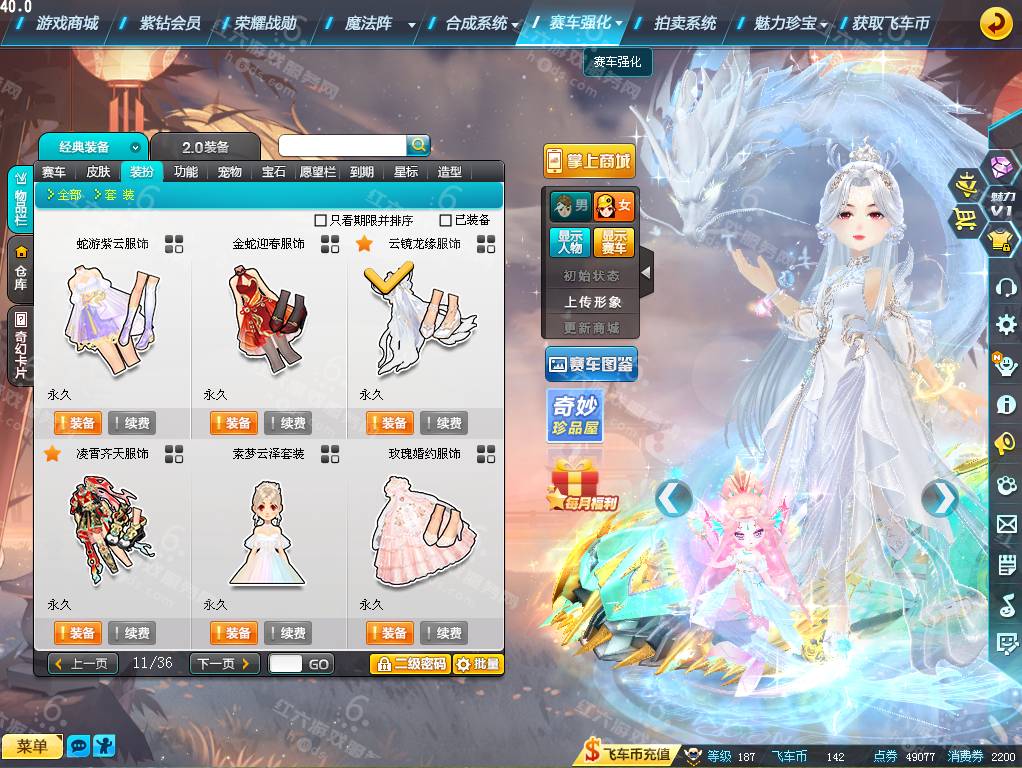The width and height of the screenshot is (1022, 768).
Task: Open the 赛车图鉴 car gallery
Action: 591,365
